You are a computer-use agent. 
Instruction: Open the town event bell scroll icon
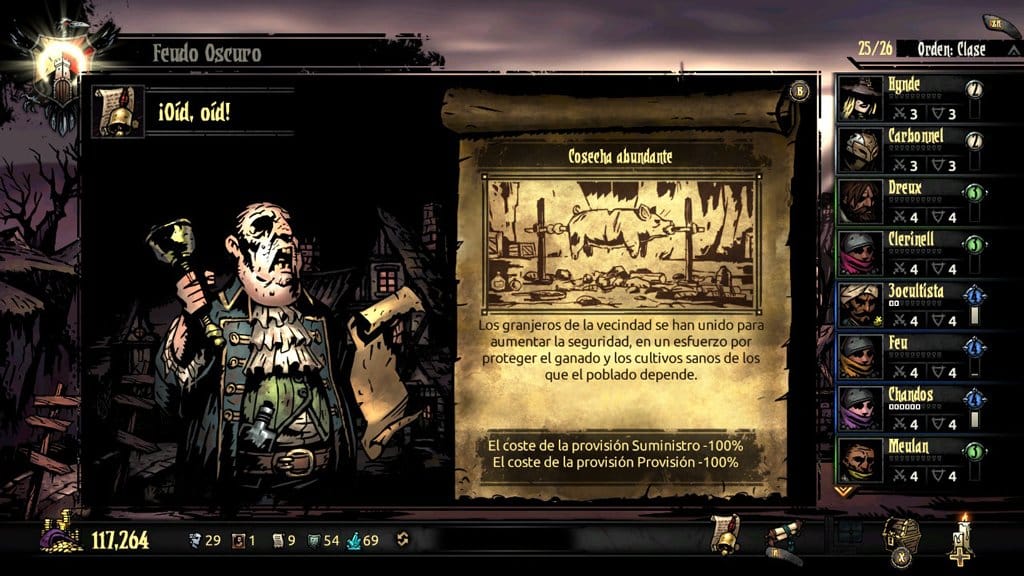pyautogui.click(x=724, y=534)
